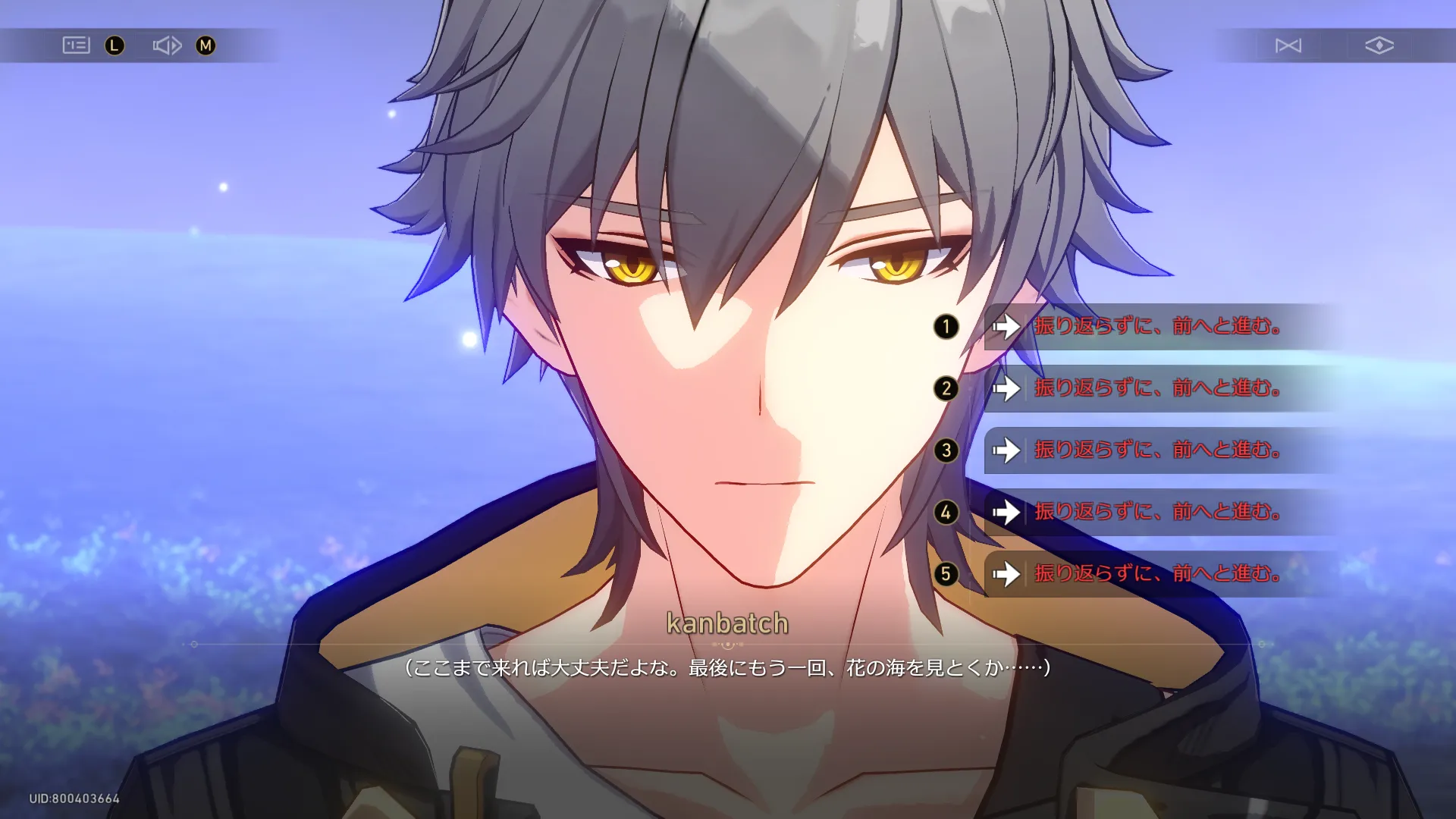
Task: Select the dialogue reply numbered 2
Action: pos(1156,389)
